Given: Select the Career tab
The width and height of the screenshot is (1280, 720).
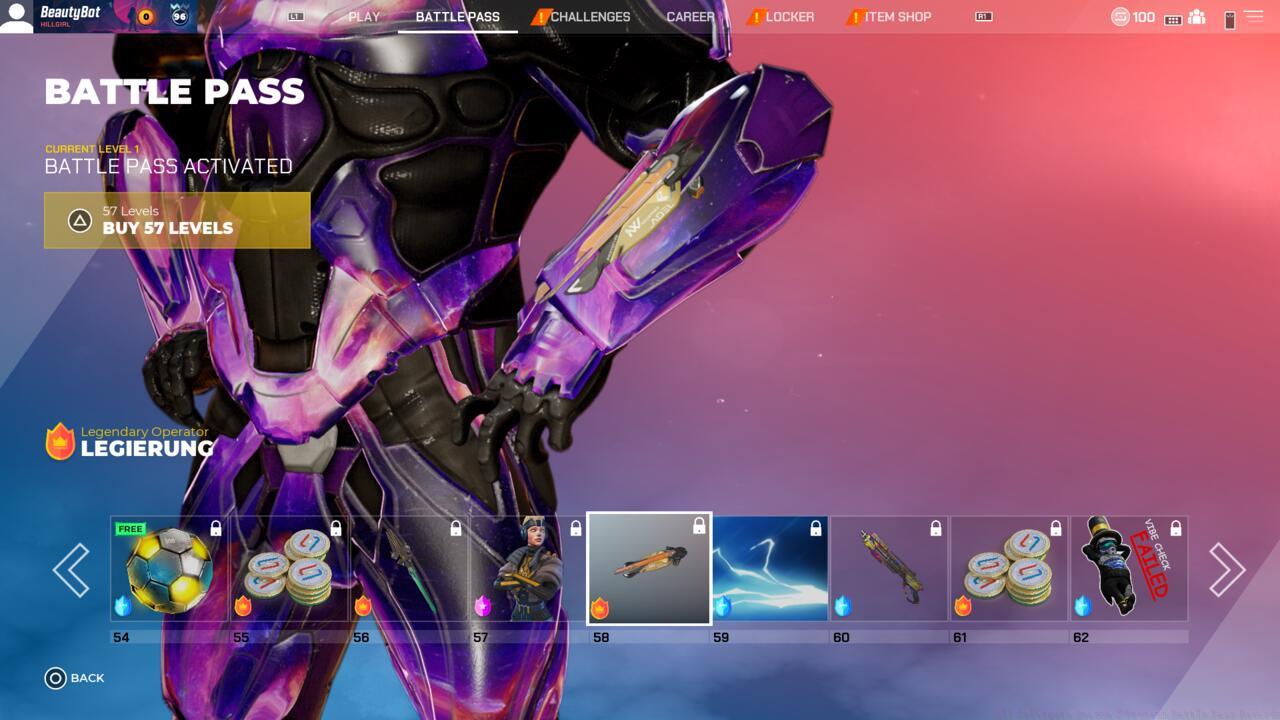Looking at the screenshot, I should tap(690, 17).
